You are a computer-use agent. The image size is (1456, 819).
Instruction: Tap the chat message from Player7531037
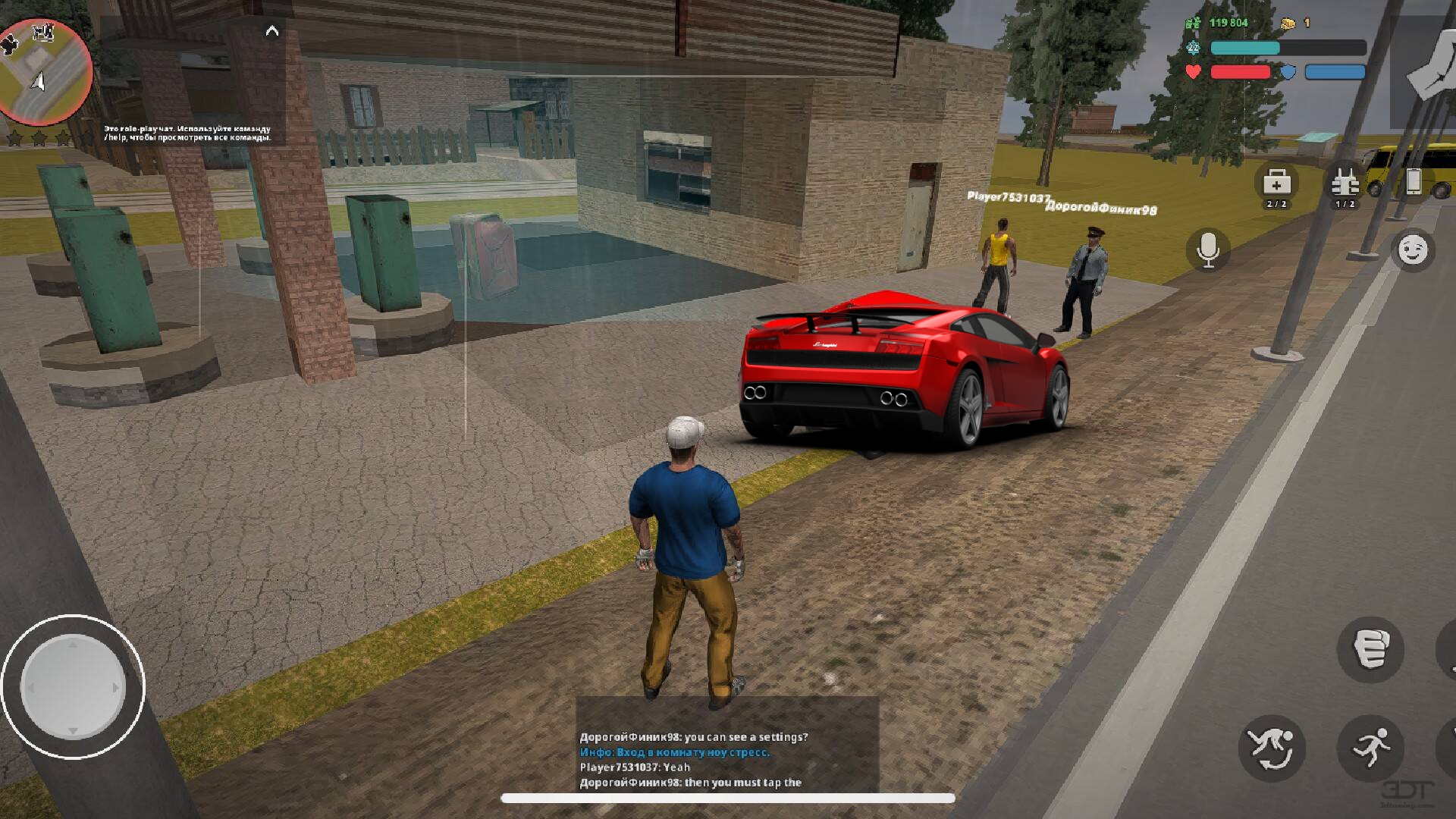pos(633,767)
